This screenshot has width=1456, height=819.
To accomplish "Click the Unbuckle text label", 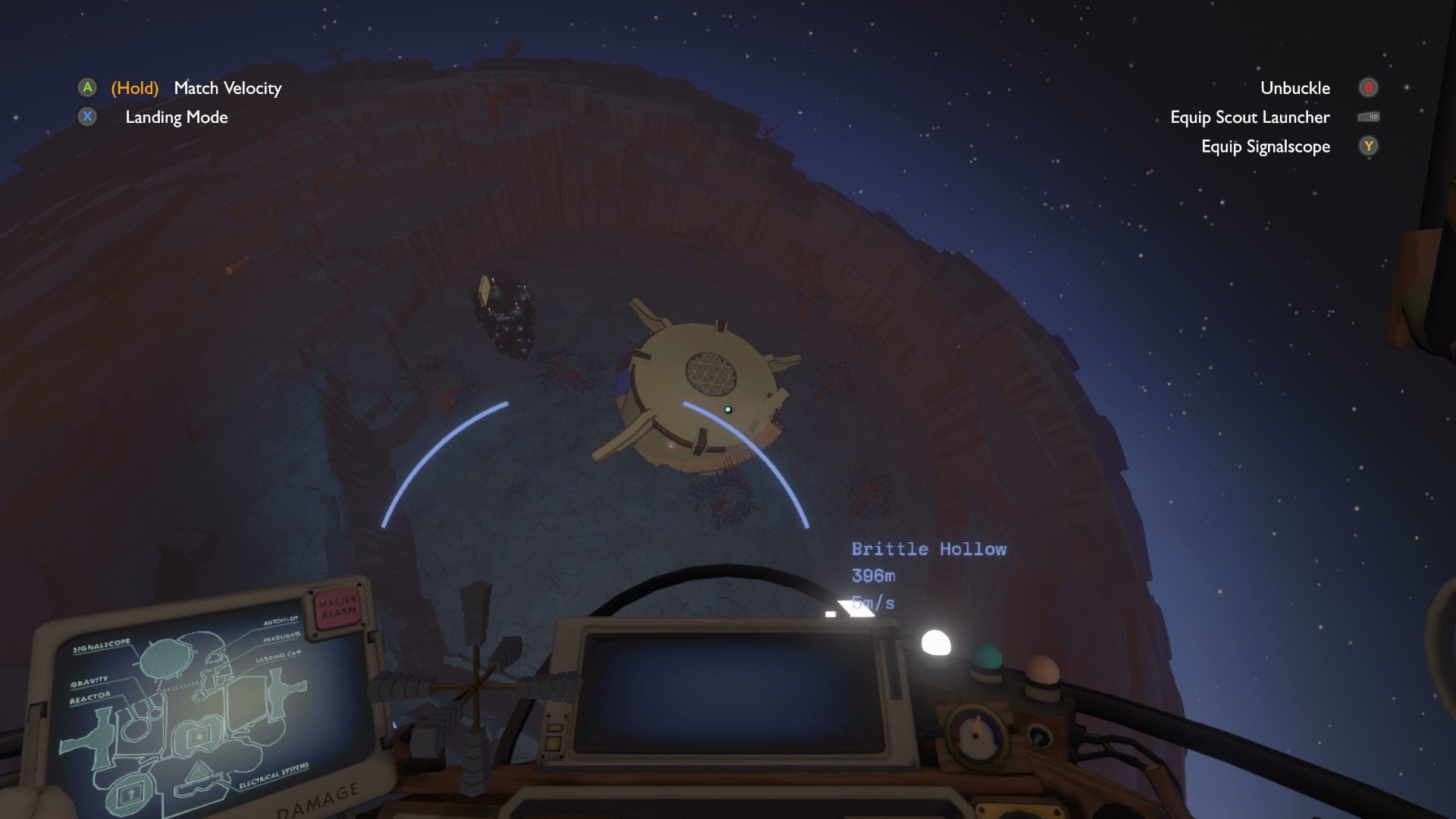I will click(1294, 88).
